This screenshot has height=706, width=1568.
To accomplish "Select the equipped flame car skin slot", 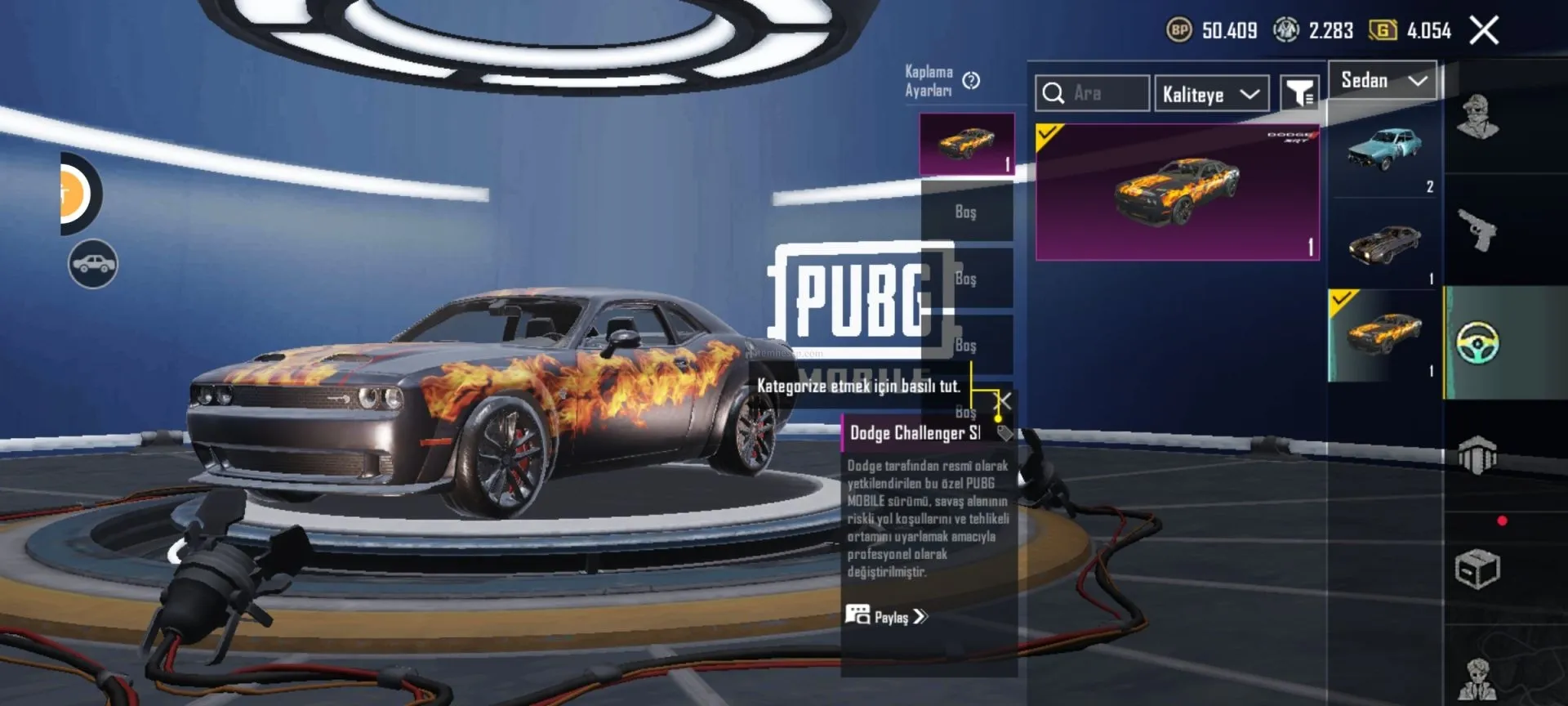I will pyautogui.click(x=967, y=145).
